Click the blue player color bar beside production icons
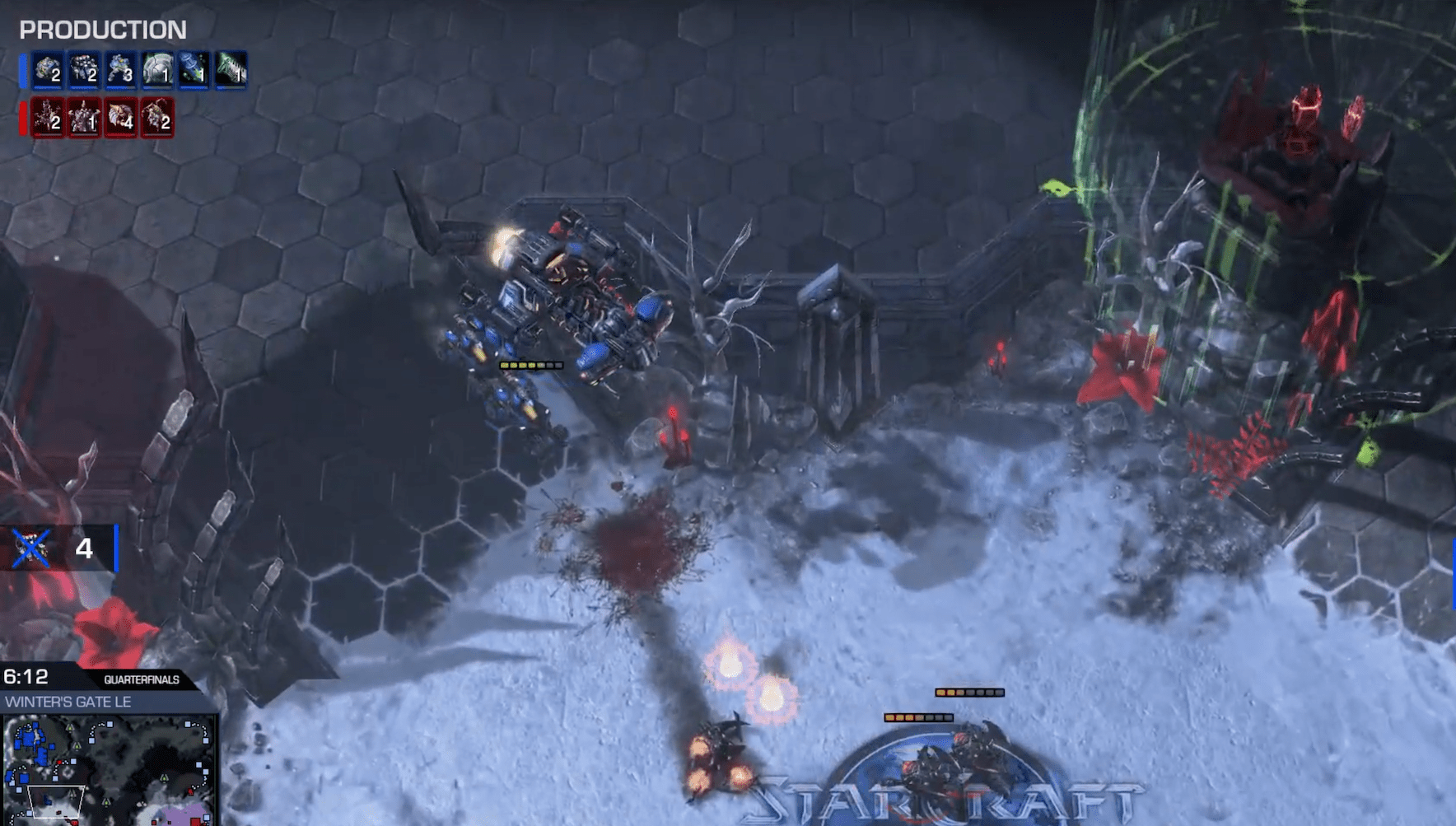 click(x=22, y=70)
